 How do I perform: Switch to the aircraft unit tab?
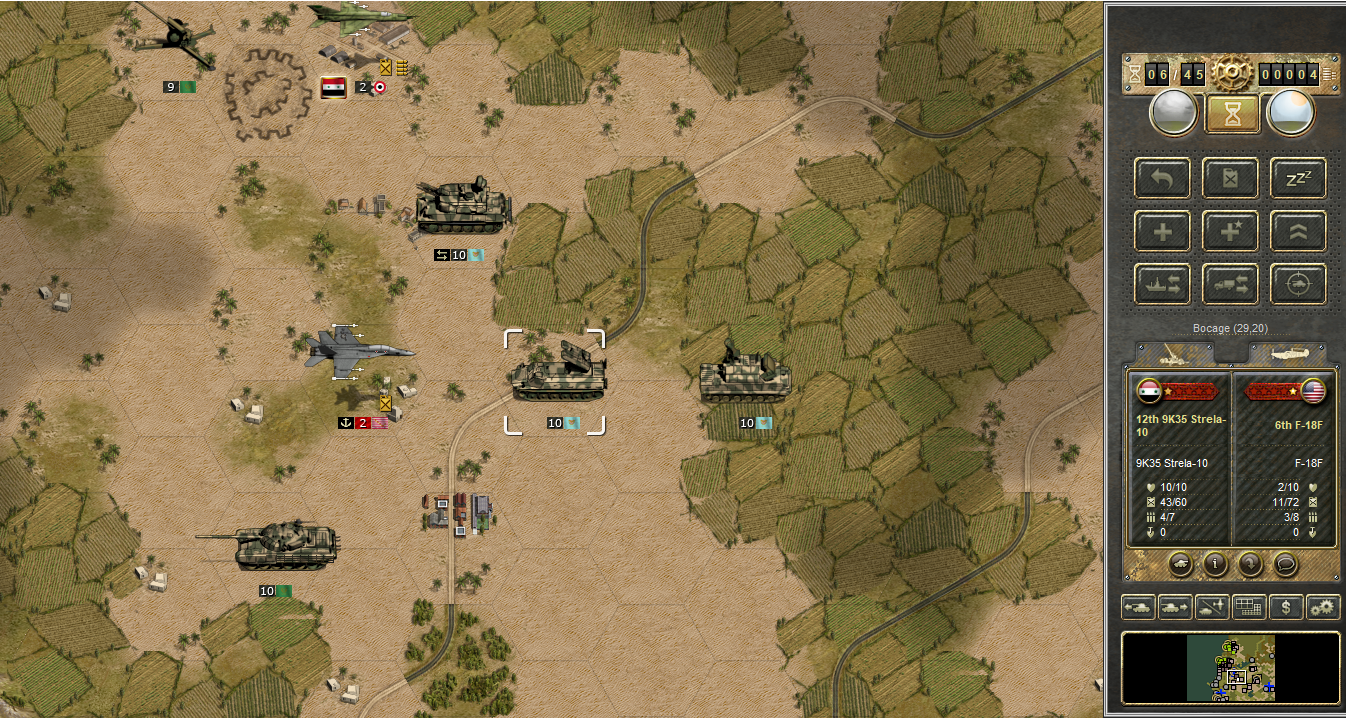click(1286, 353)
